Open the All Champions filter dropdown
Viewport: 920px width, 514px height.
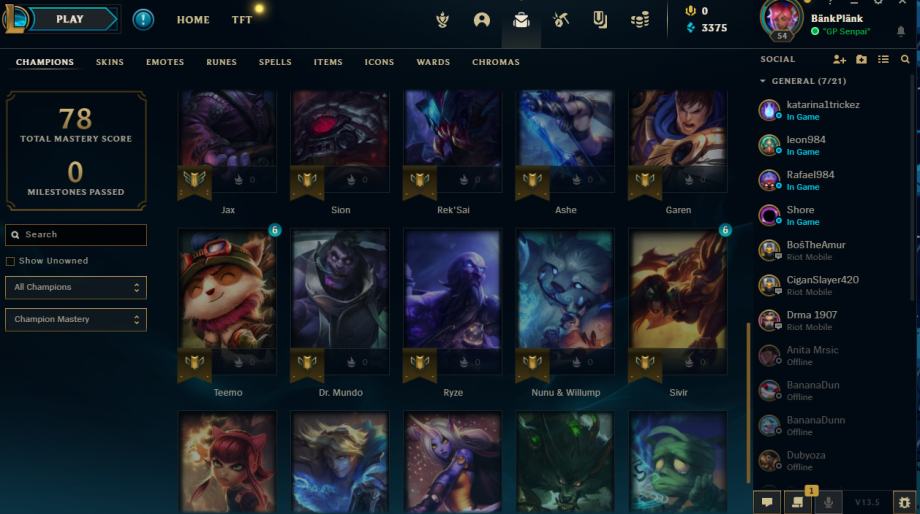76,288
